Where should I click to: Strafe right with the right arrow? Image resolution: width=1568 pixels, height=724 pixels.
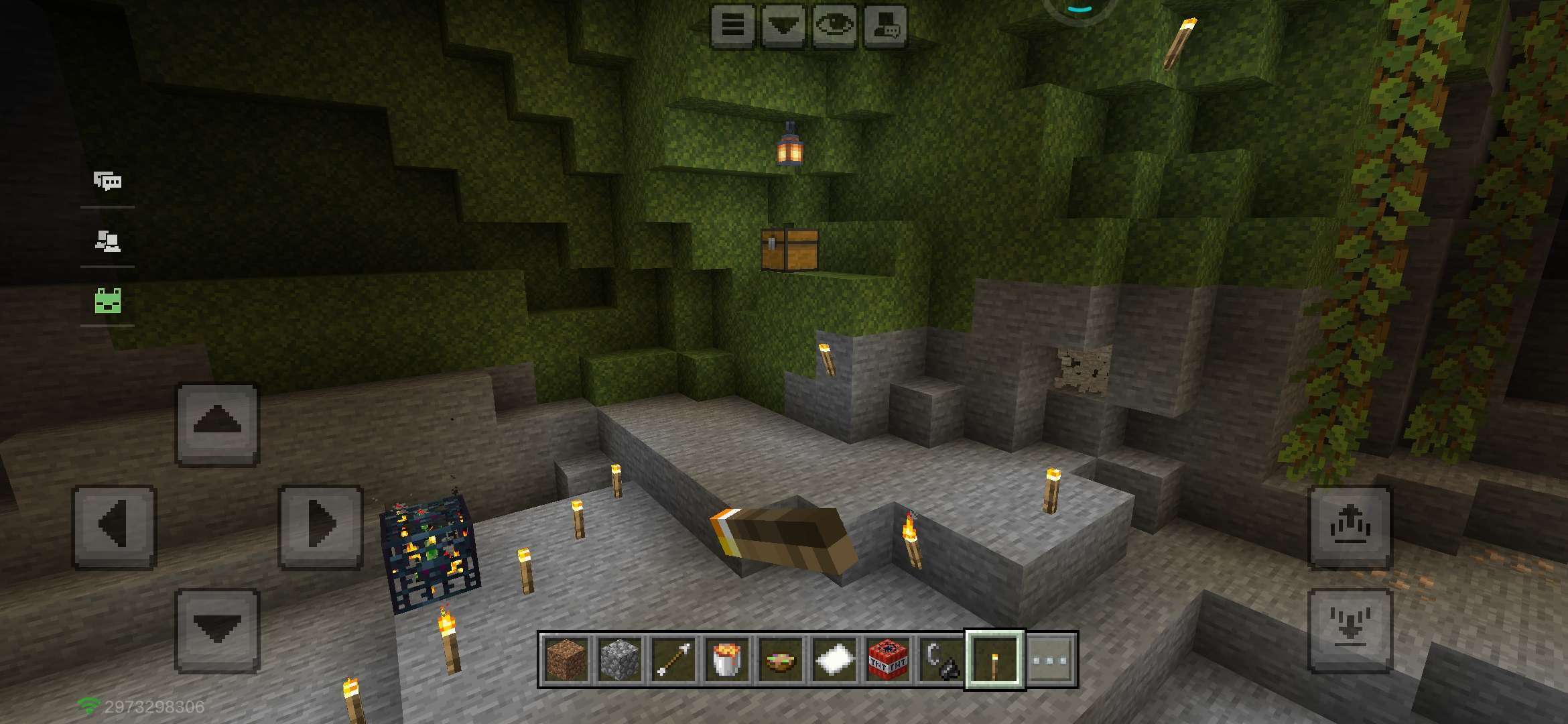[x=321, y=526]
